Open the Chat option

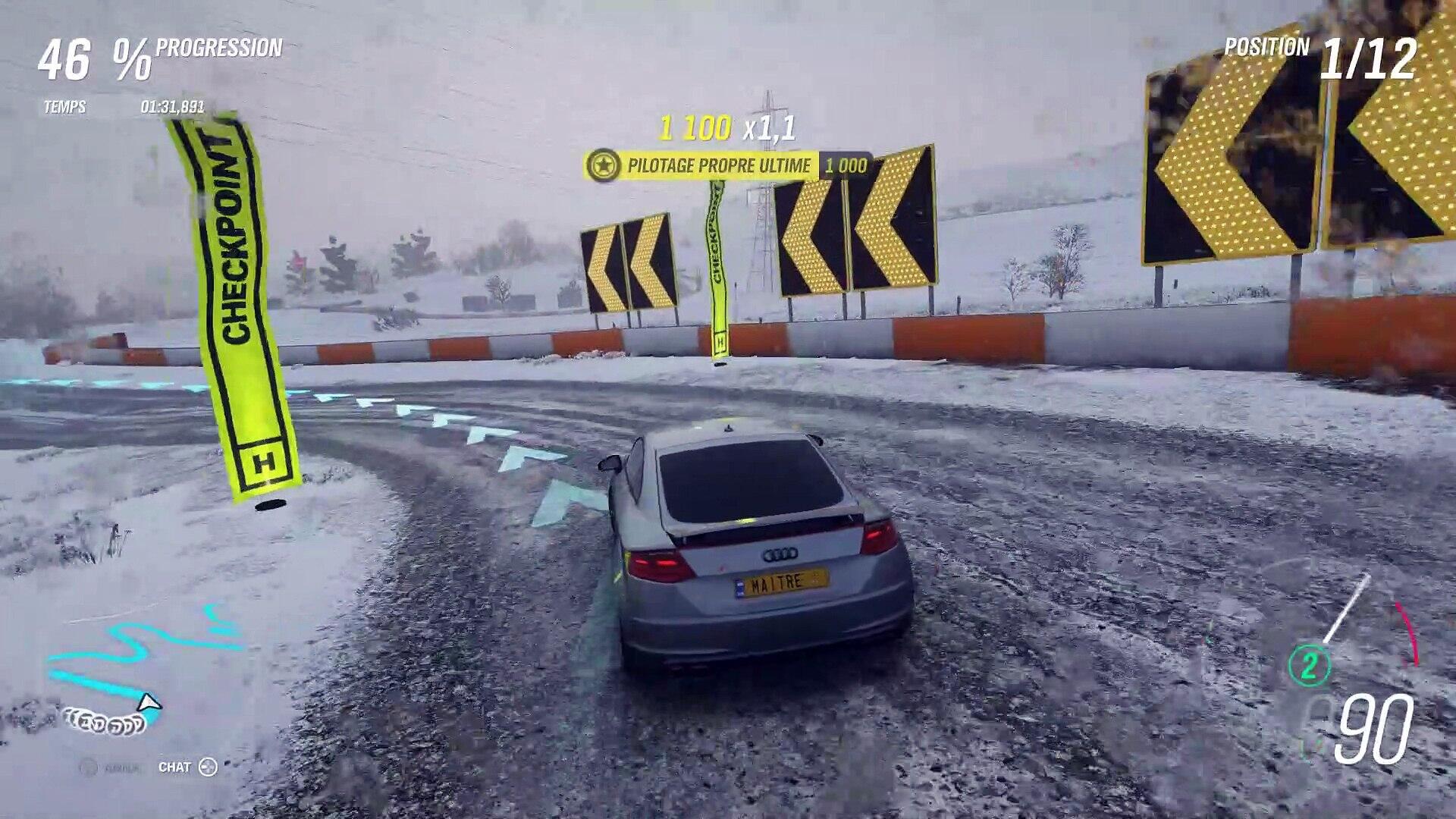click(187, 767)
